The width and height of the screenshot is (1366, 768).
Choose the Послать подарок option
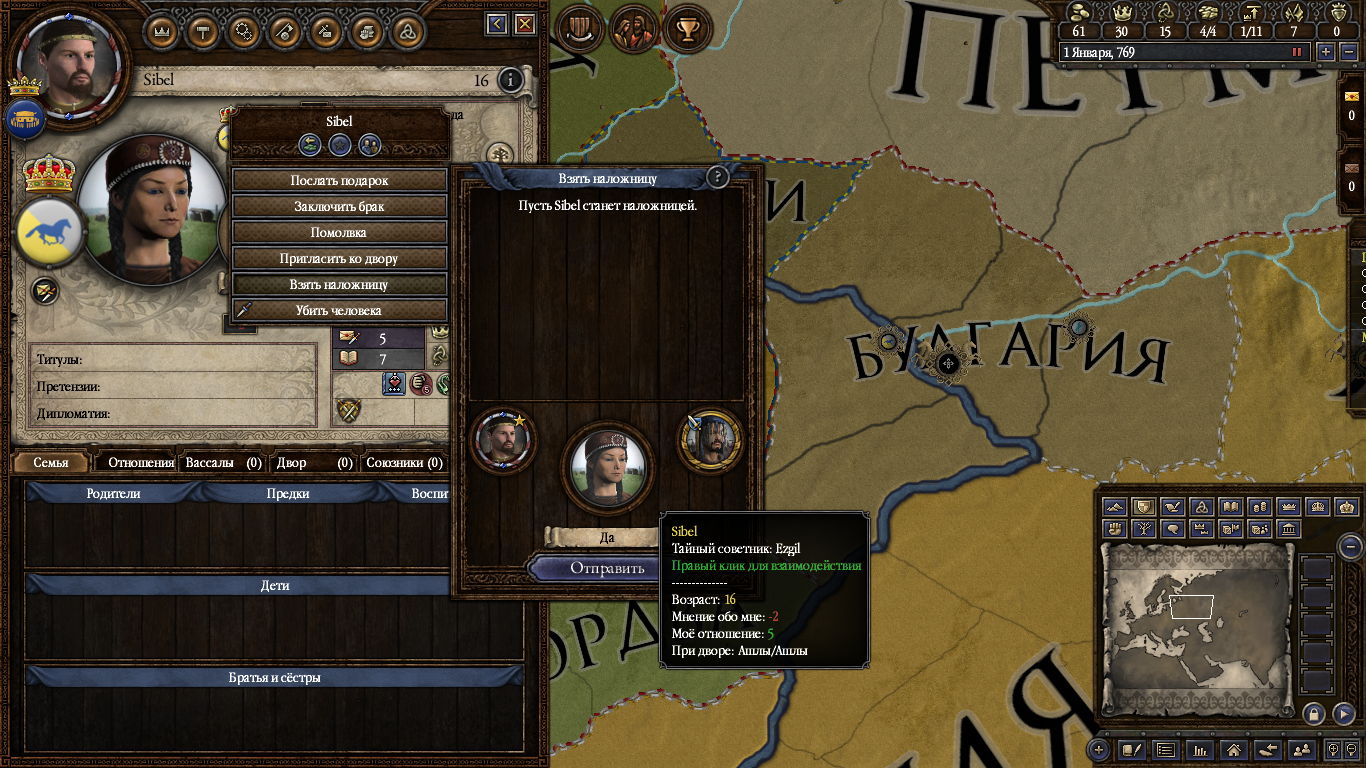coord(339,181)
